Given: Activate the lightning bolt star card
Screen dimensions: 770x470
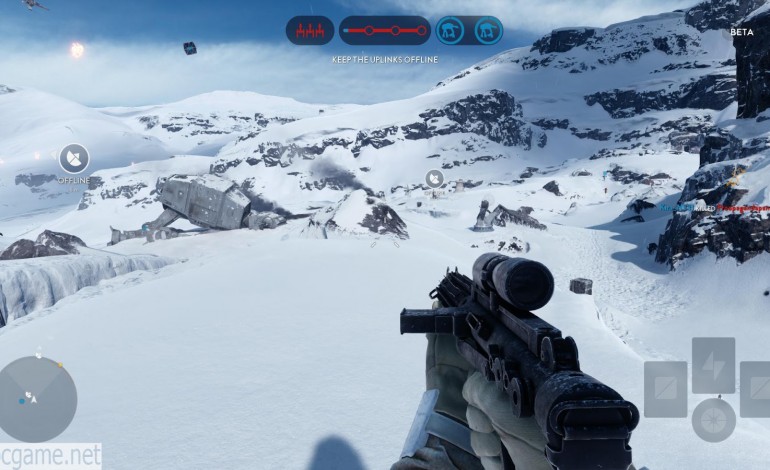Looking at the screenshot, I should pyautogui.click(x=713, y=364).
